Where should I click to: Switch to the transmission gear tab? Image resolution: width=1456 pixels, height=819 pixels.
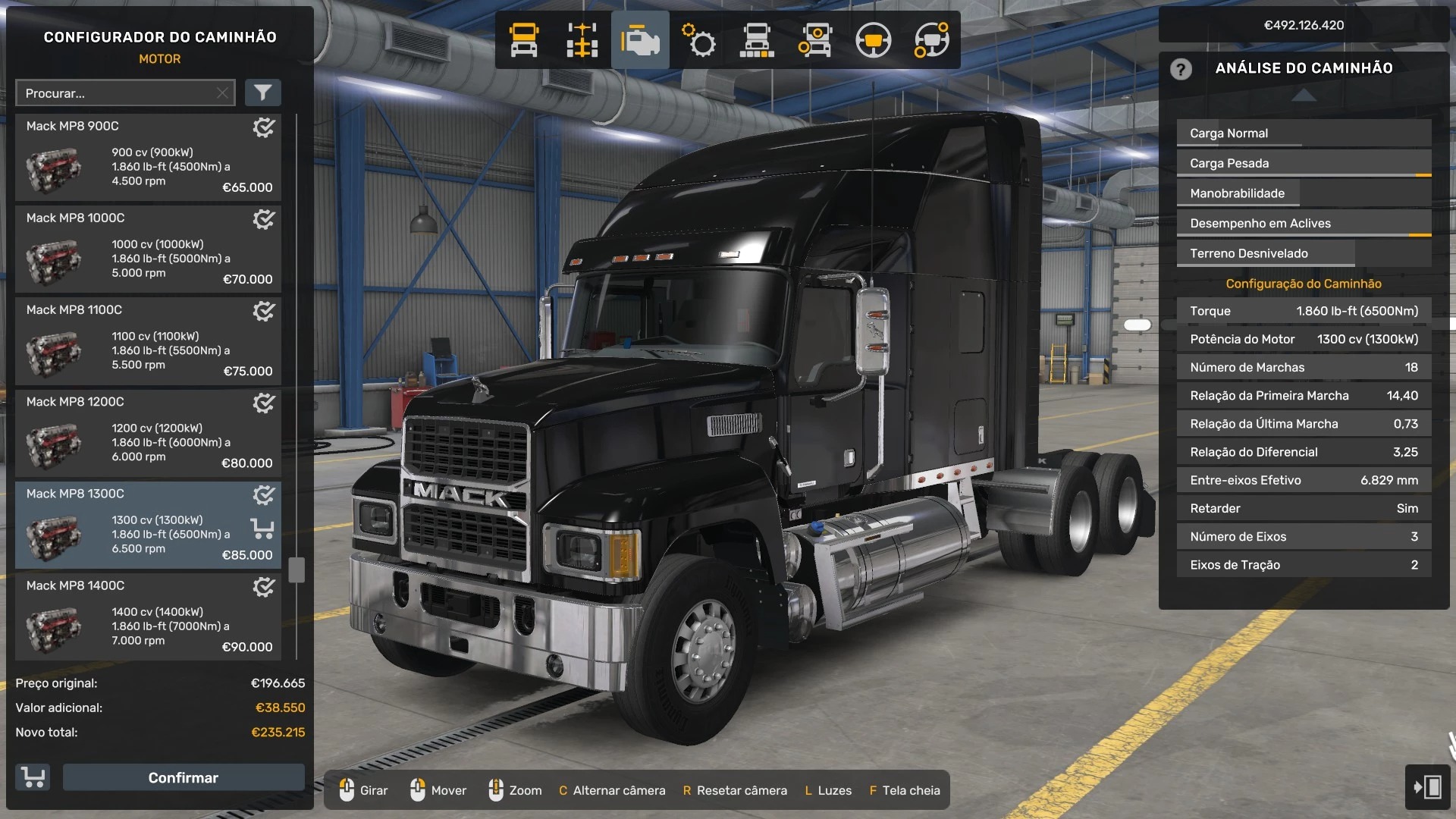[x=698, y=40]
